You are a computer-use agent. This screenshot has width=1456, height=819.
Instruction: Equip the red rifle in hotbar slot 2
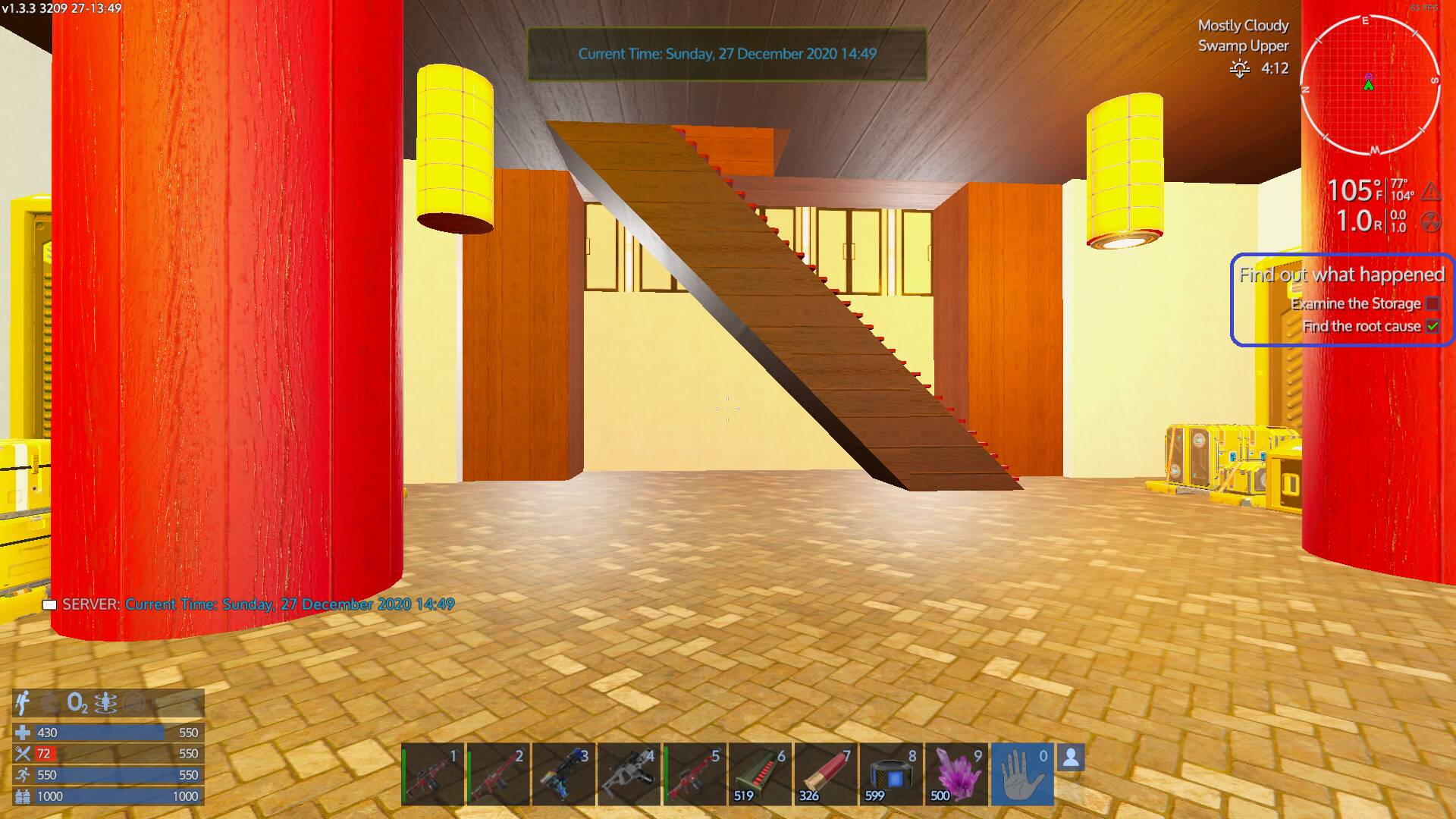tap(498, 774)
